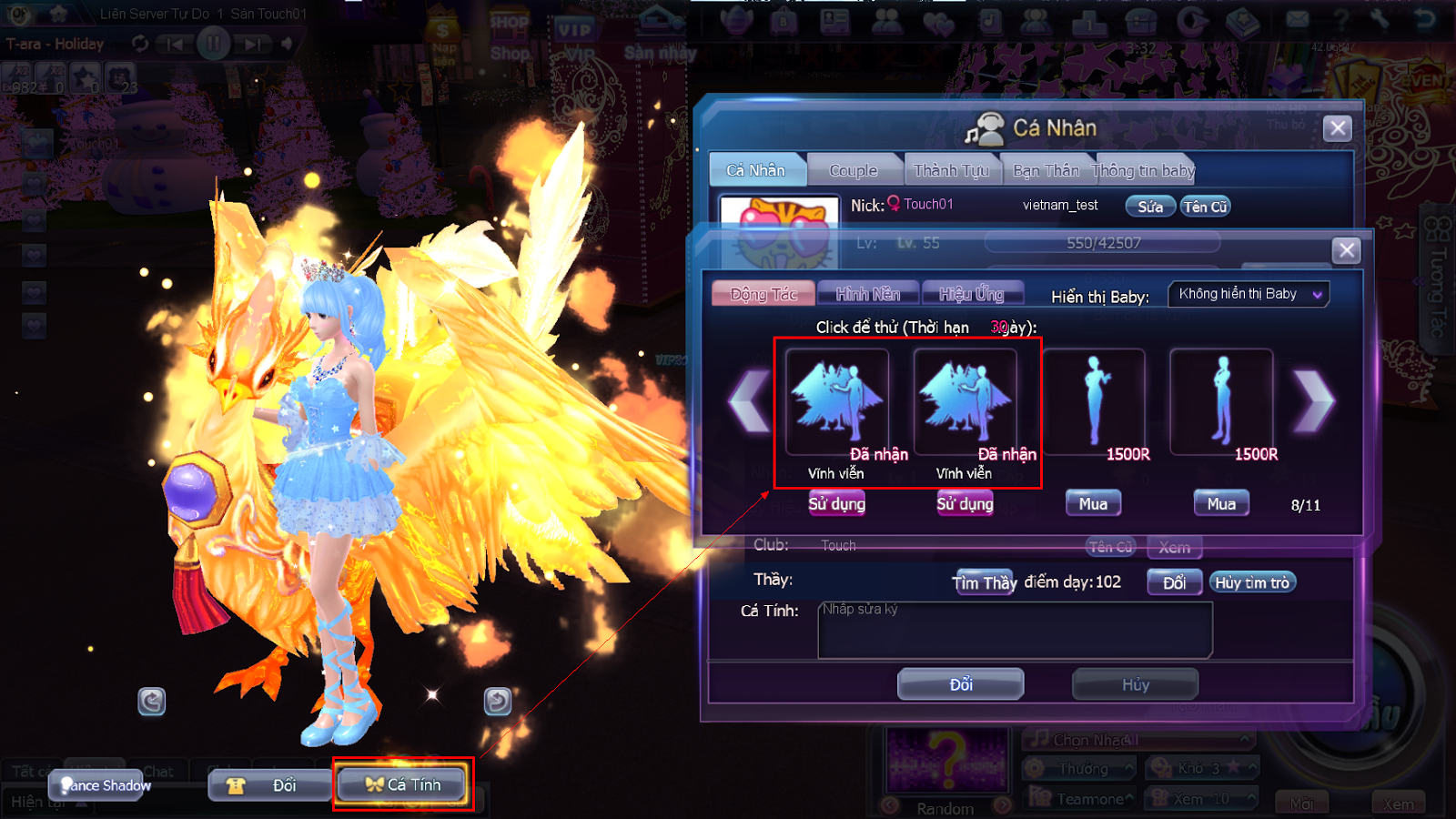Open the Không hiển thị Baby dropdown
Viewport: 1456px width, 819px height.
(1248, 294)
